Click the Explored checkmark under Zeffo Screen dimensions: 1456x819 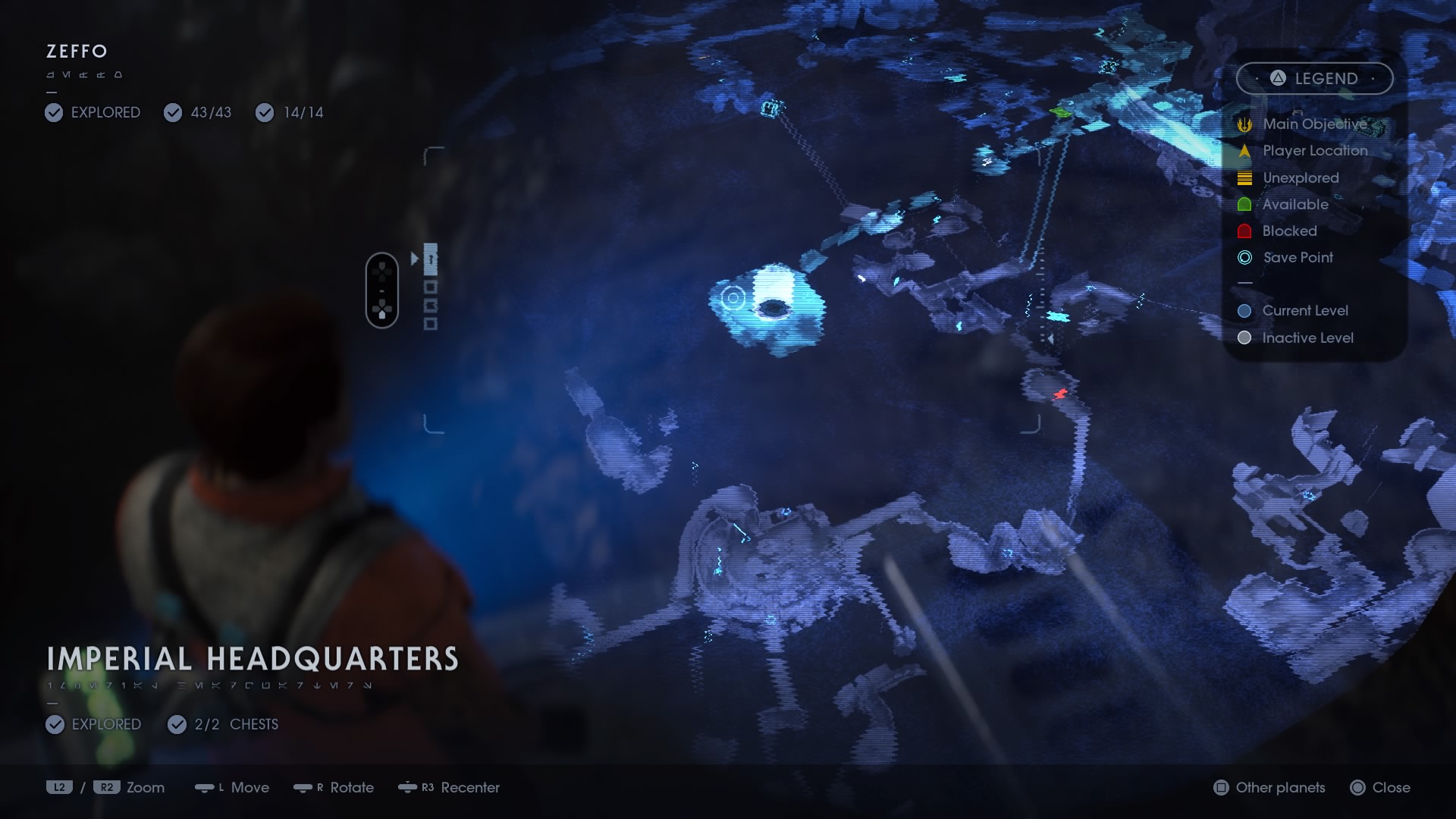53,112
